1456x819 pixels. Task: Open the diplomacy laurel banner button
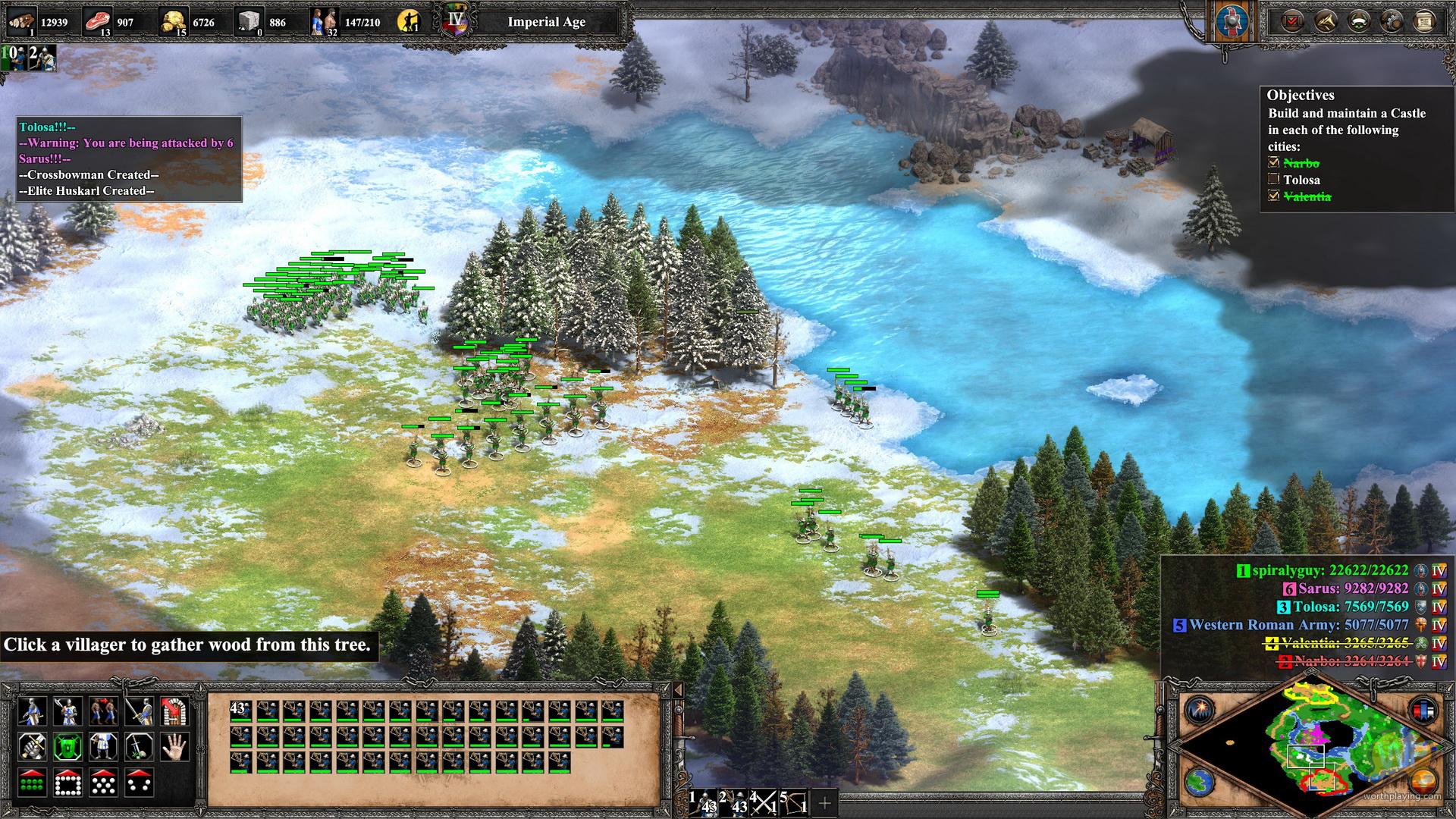1358,21
